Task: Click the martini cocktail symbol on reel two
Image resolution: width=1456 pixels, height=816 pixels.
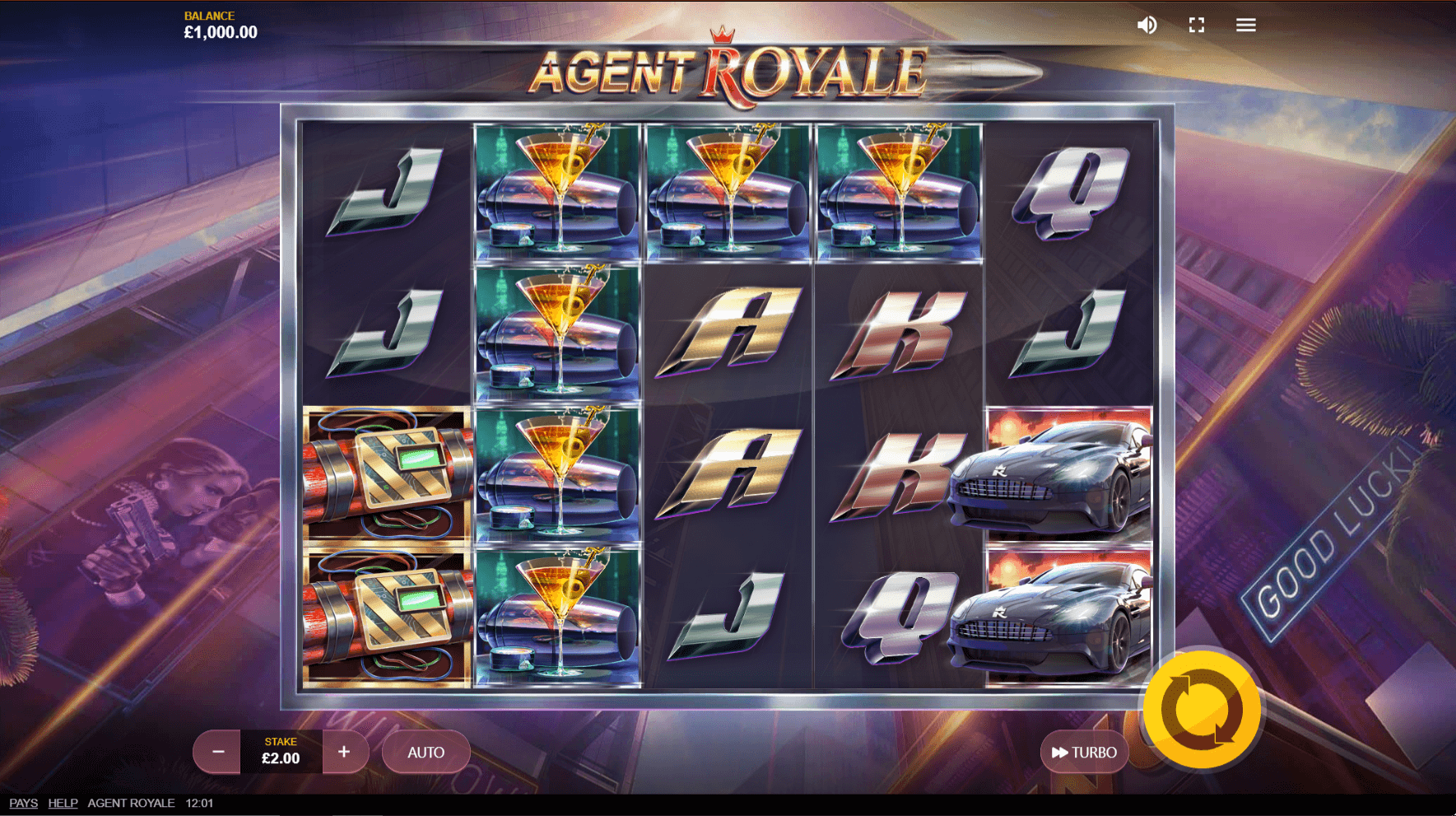Action: (x=556, y=329)
